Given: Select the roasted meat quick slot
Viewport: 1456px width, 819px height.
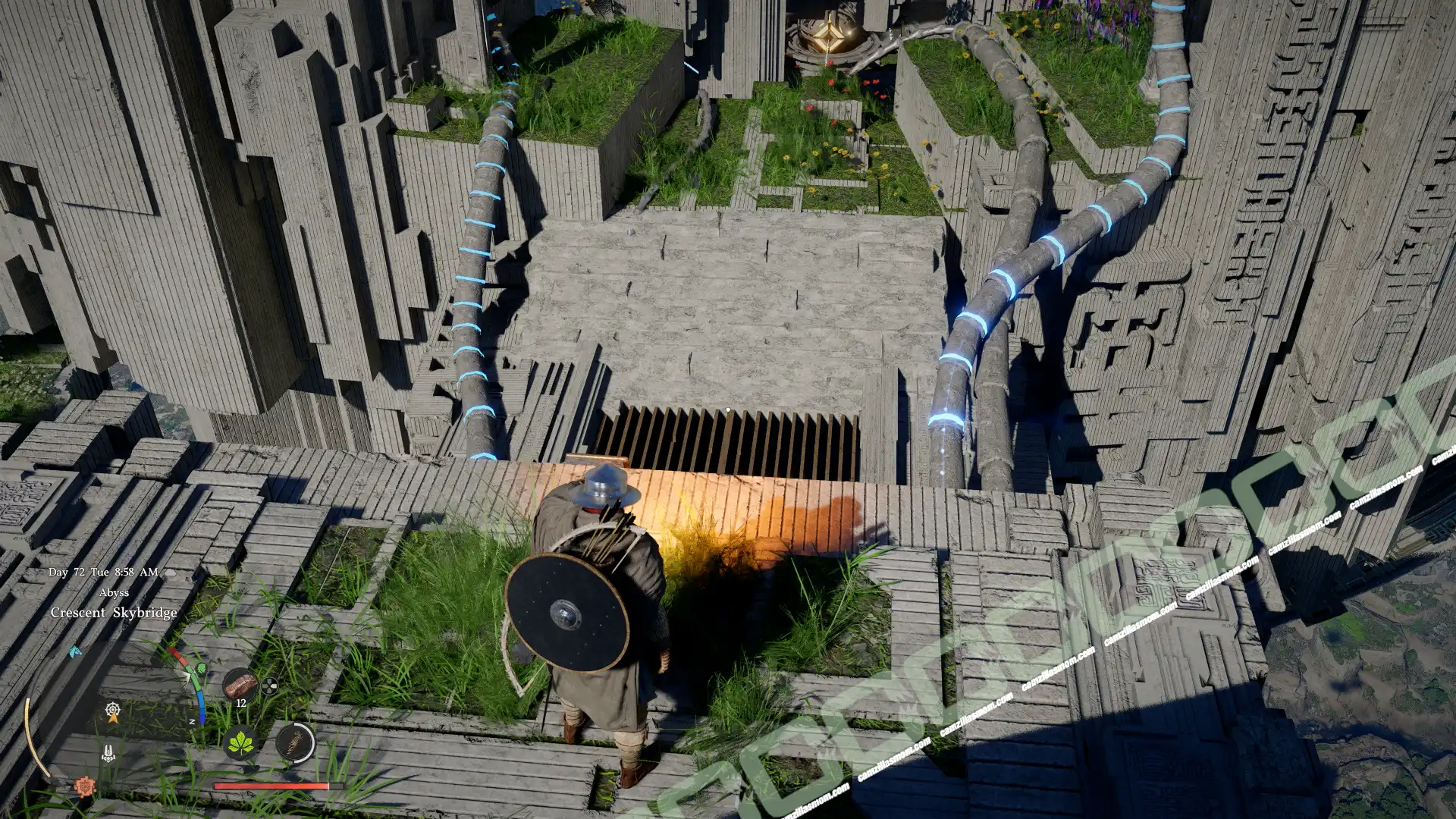Looking at the screenshot, I should (240, 684).
